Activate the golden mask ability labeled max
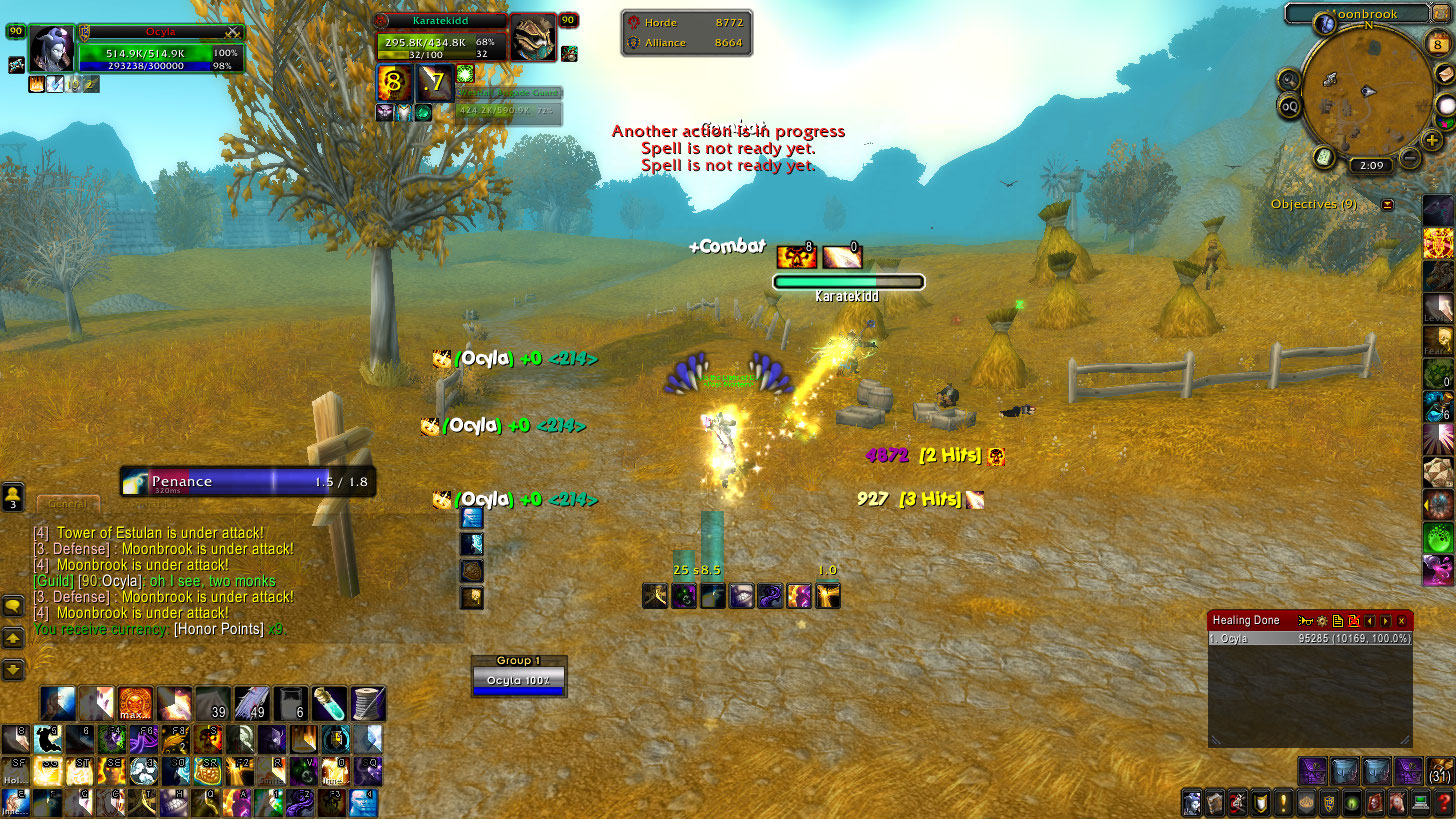Image resolution: width=1456 pixels, height=819 pixels. tap(135, 704)
